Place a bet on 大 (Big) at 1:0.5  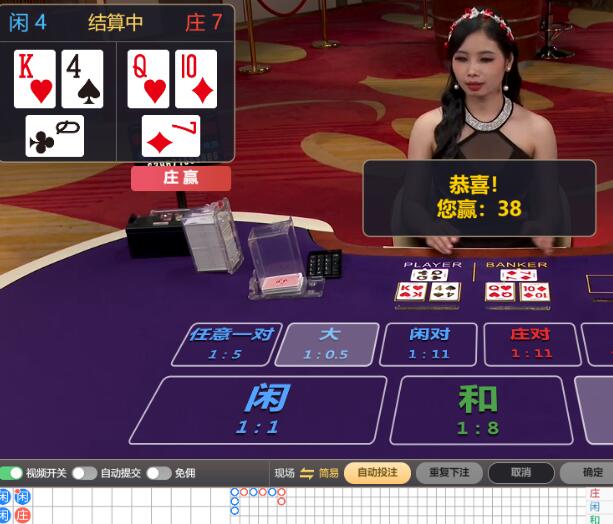click(327, 343)
